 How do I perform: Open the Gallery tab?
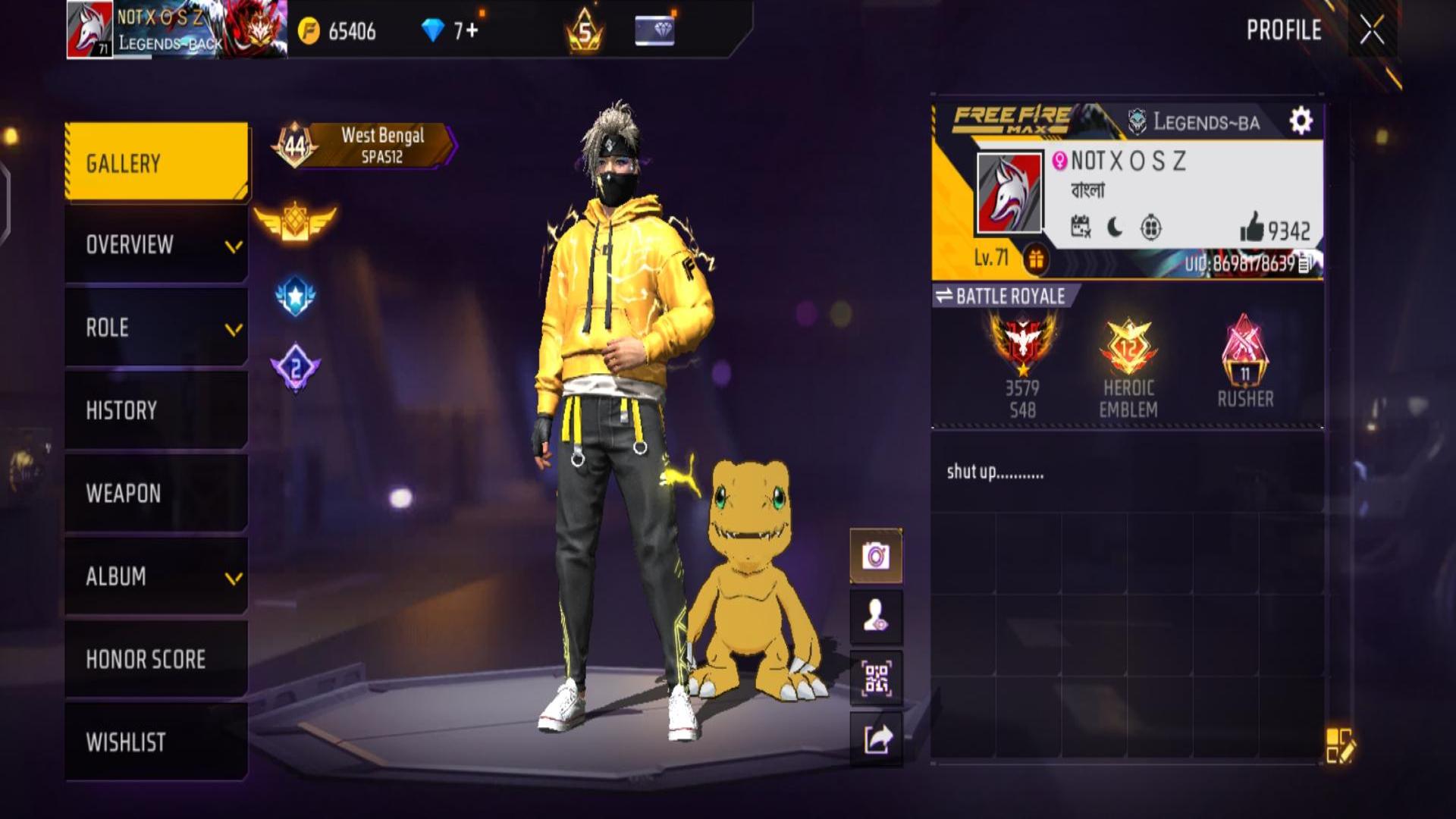tap(156, 162)
